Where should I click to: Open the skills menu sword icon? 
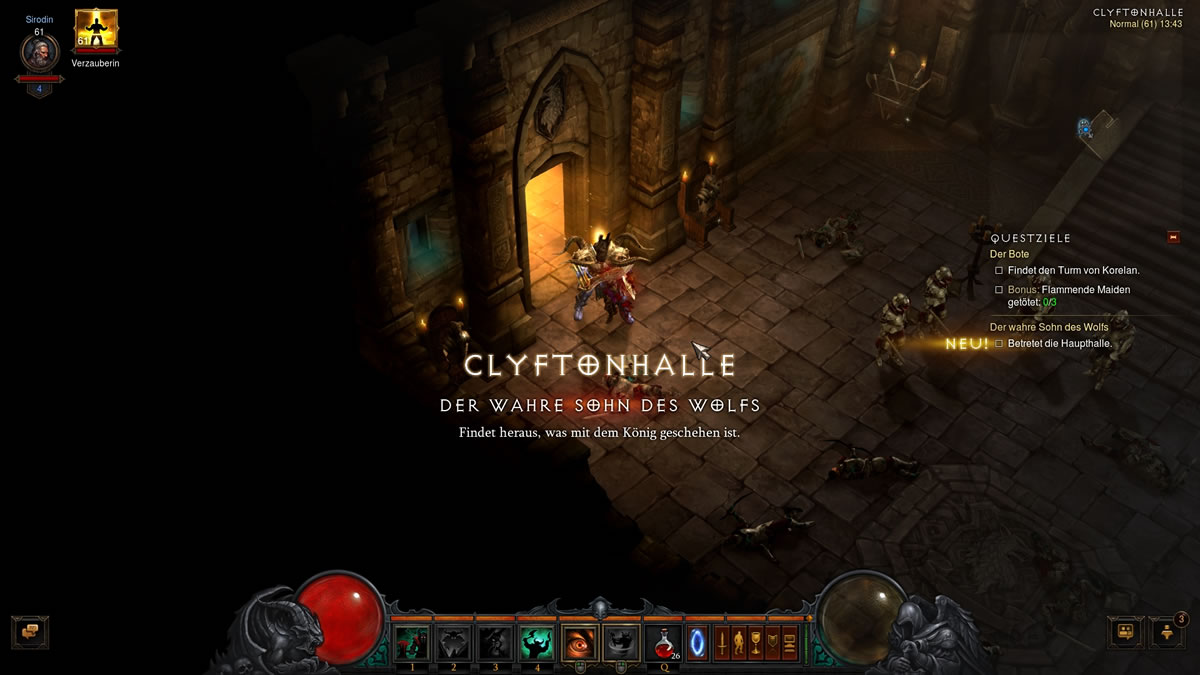pos(721,641)
